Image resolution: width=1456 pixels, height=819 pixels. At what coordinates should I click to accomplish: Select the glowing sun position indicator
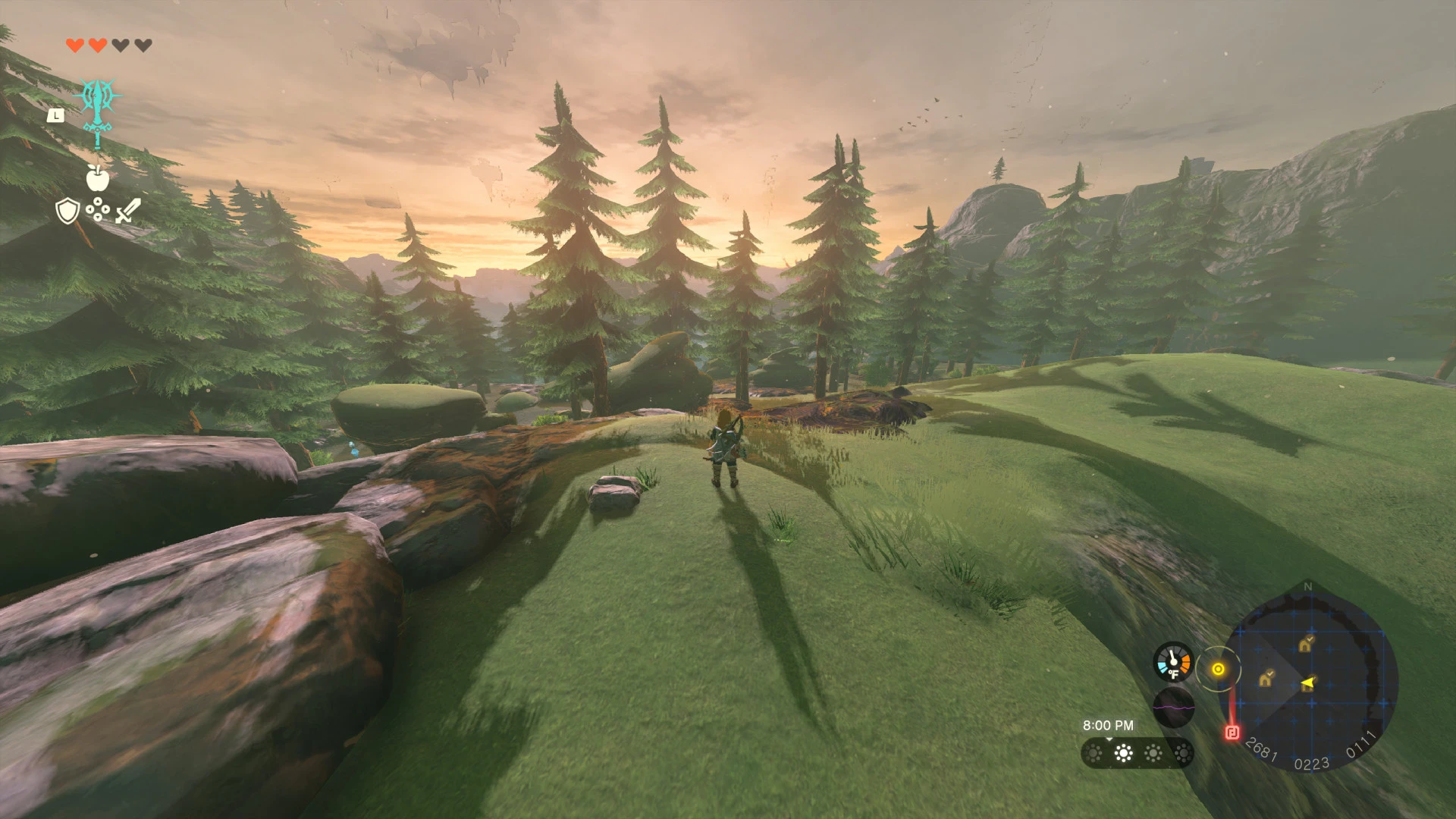(1219, 669)
